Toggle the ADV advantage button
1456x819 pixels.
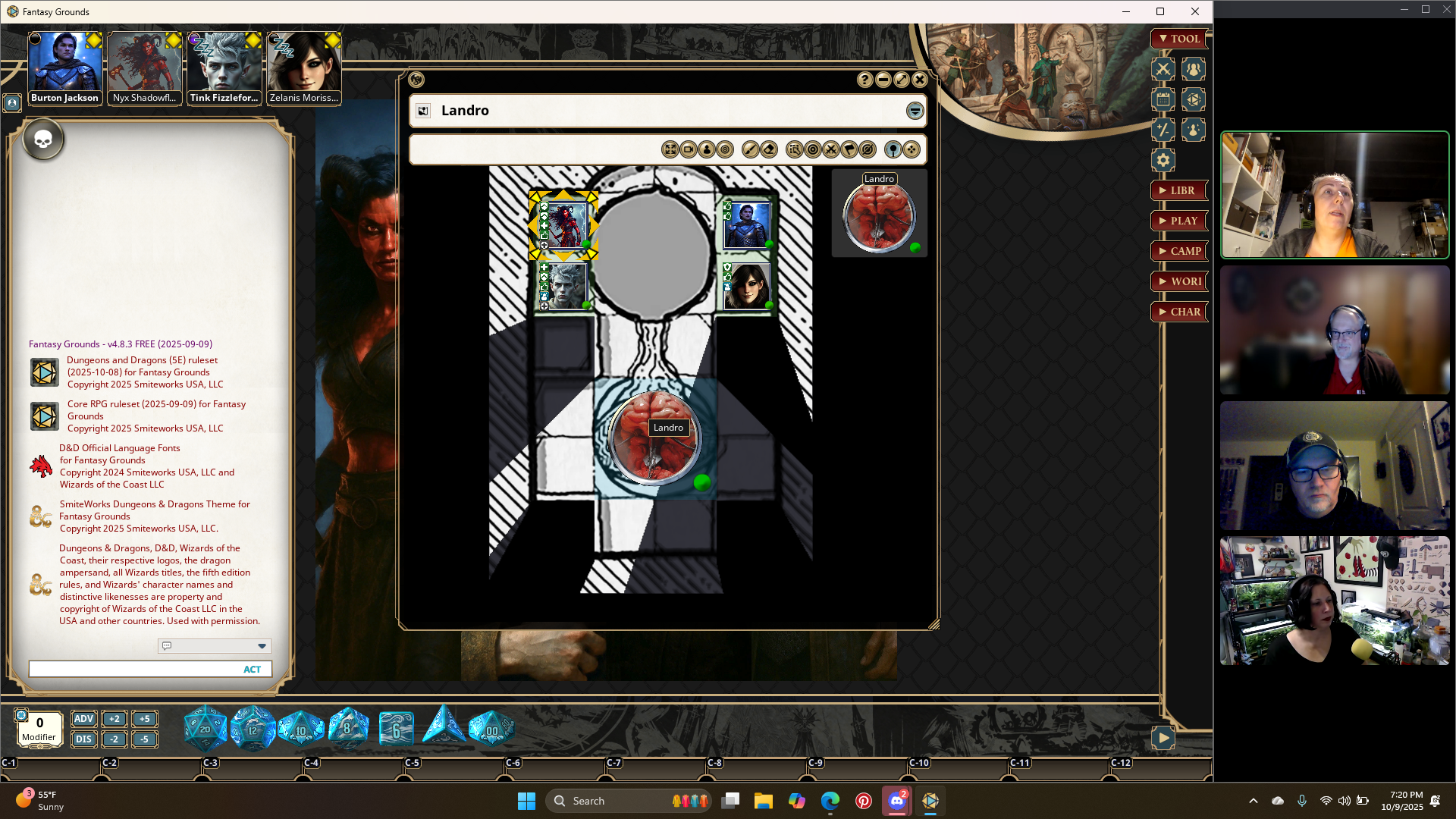83,719
